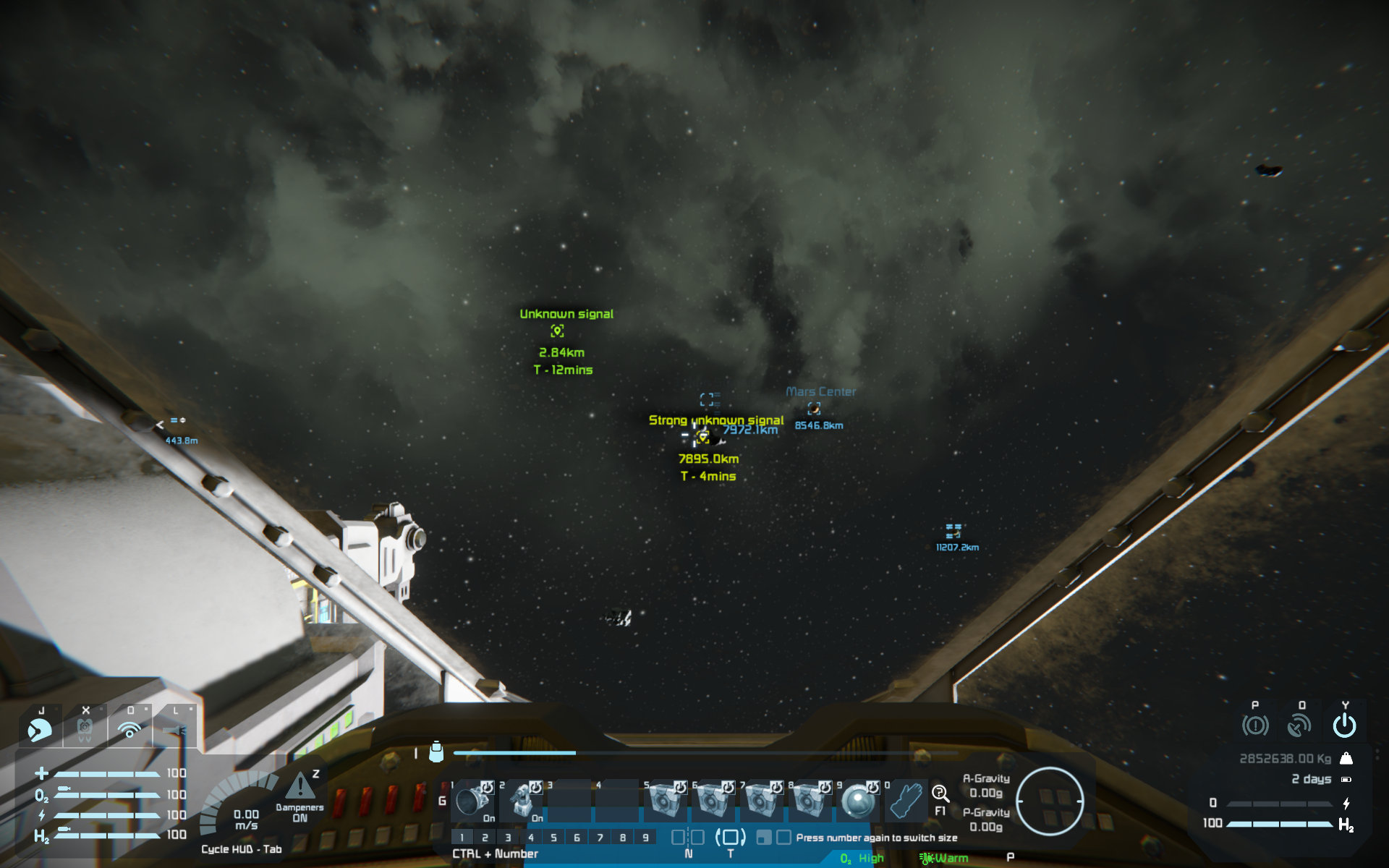Viewport: 1389px width, 868px height.
Task: Select the Strong unknown signal marker
Action: click(702, 436)
